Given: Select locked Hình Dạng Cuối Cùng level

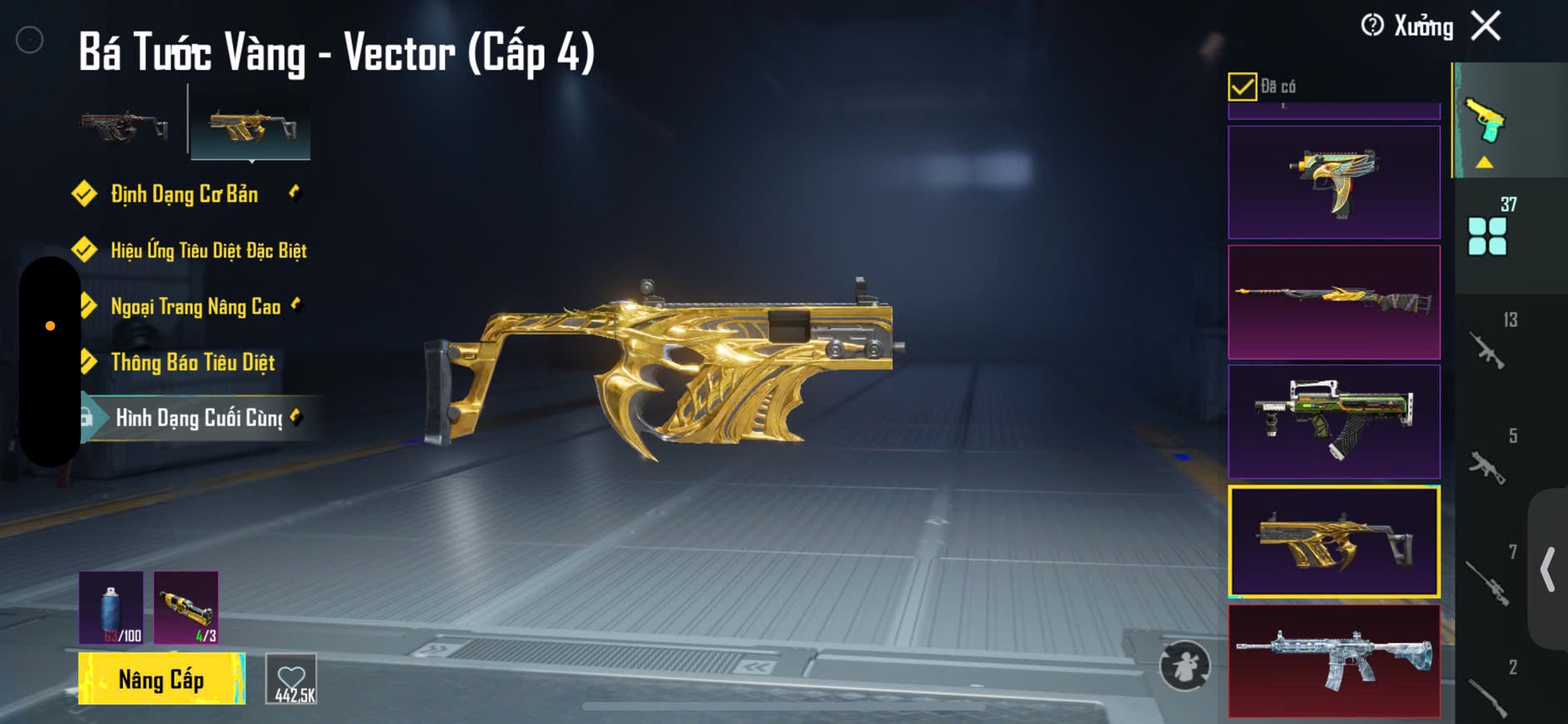Looking at the screenshot, I should (x=199, y=418).
